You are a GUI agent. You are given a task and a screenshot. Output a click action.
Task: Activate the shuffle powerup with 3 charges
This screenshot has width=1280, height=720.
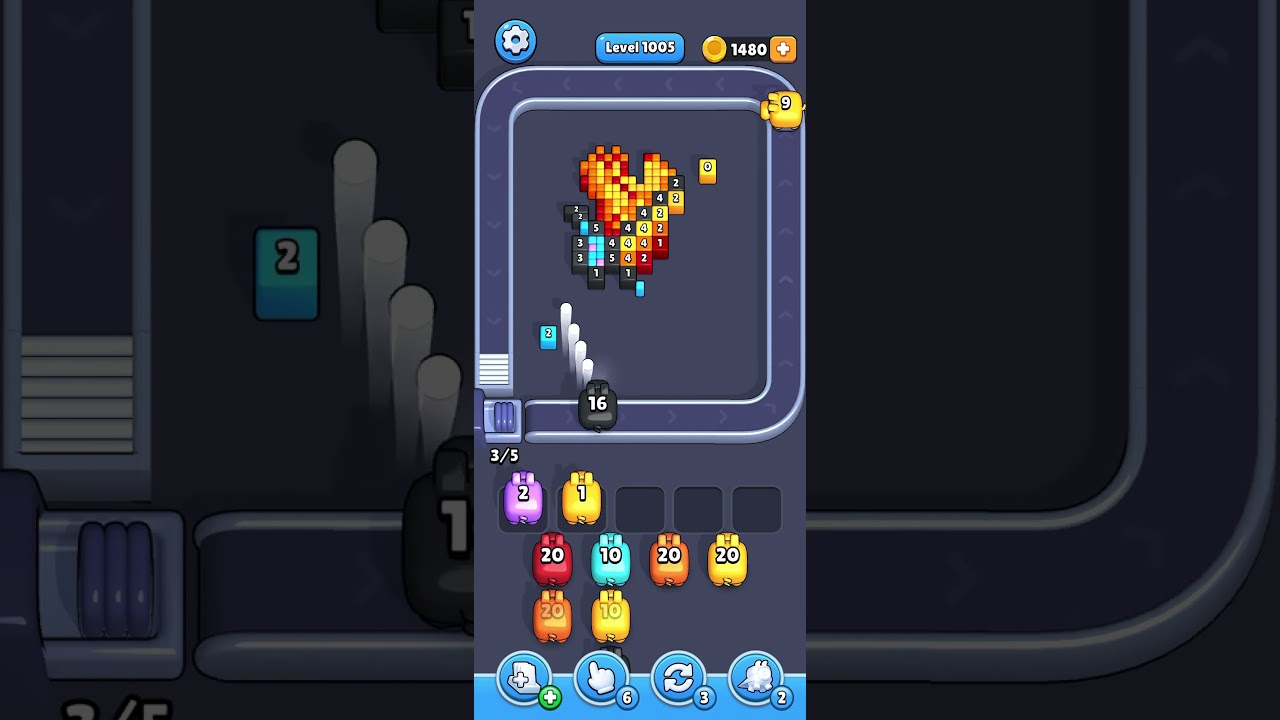(x=679, y=678)
